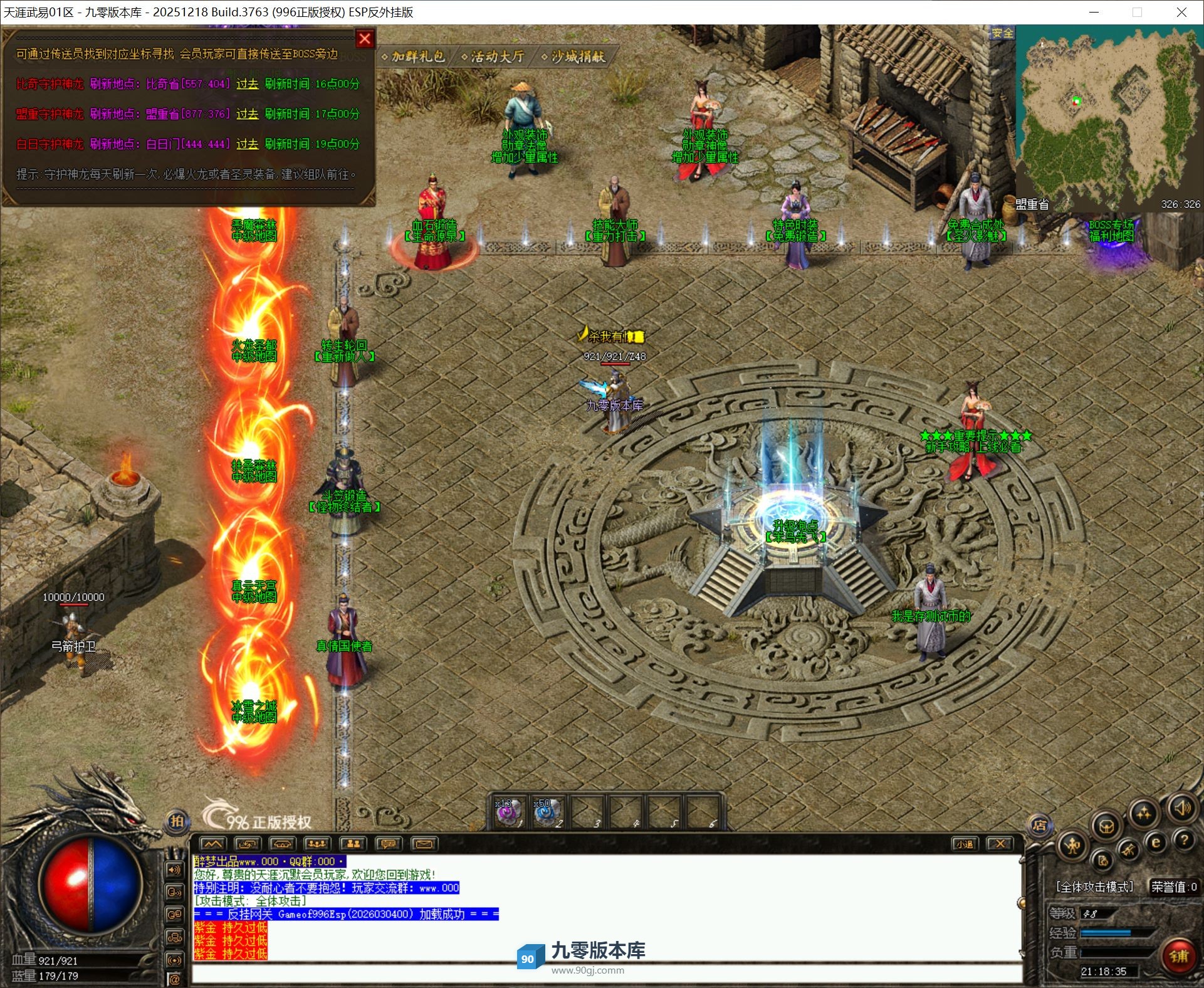Open the 店 shop round button

(1040, 826)
